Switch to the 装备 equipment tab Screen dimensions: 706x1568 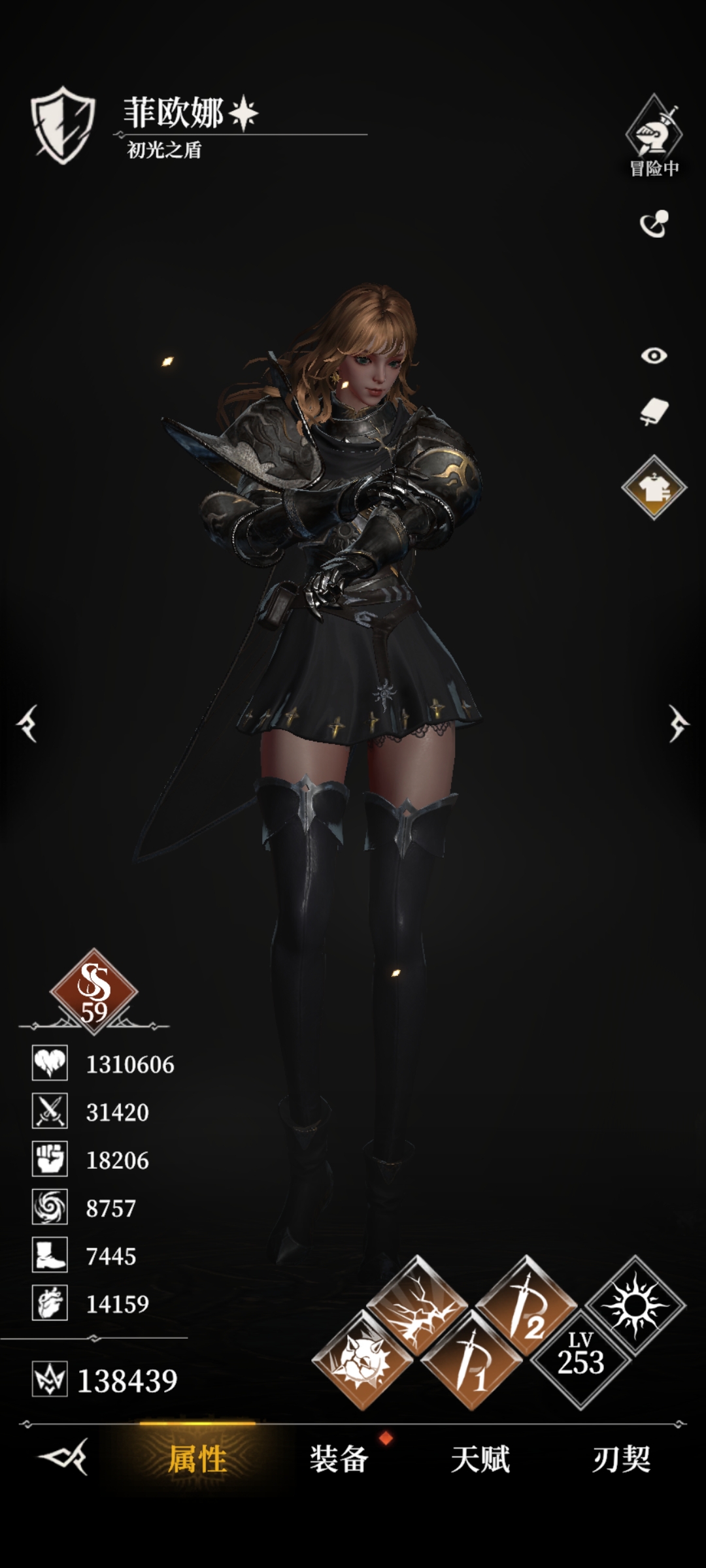(339, 1459)
